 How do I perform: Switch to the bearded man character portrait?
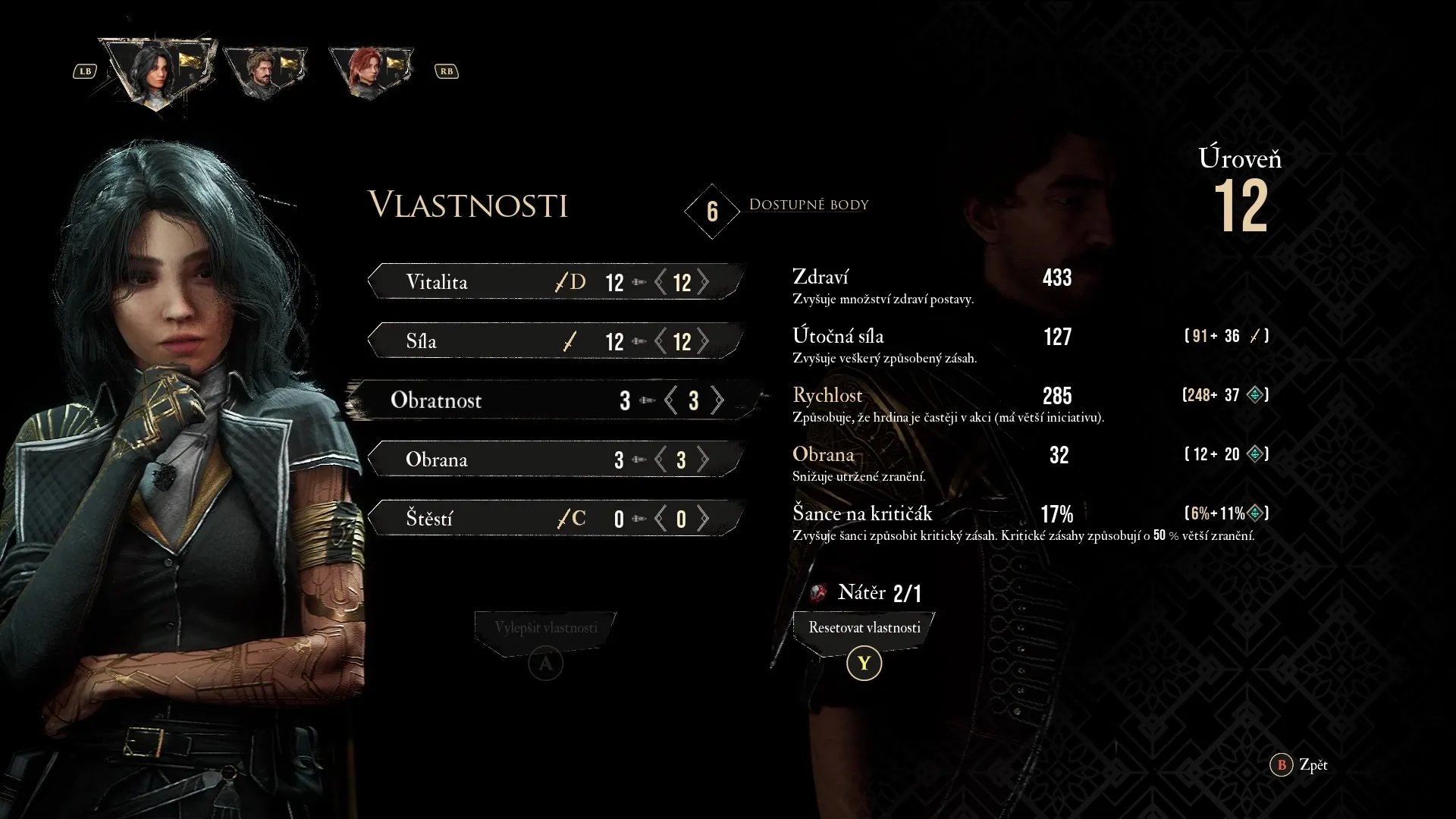coord(265,73)
